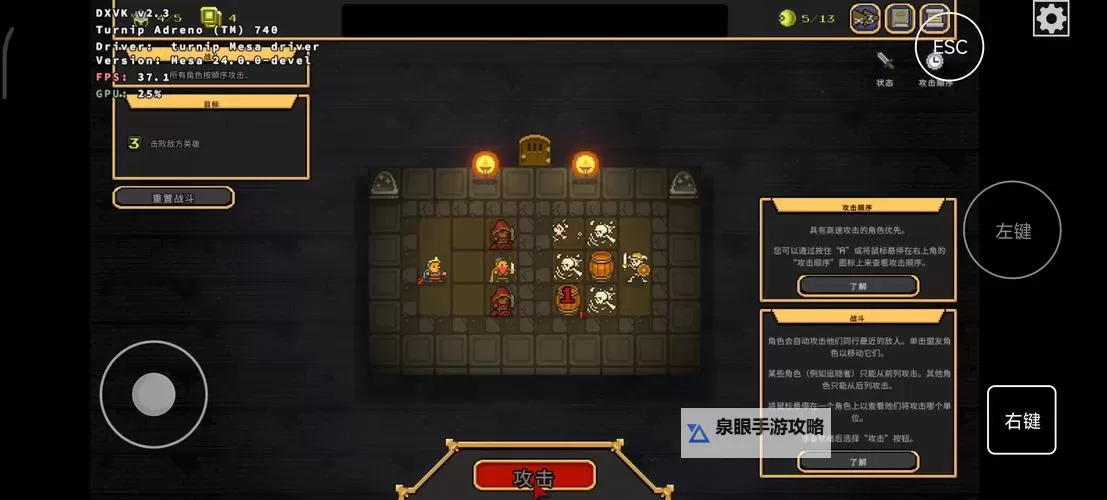Dismiss the 攻击顺序 tip with 了解

click(857, 286)
